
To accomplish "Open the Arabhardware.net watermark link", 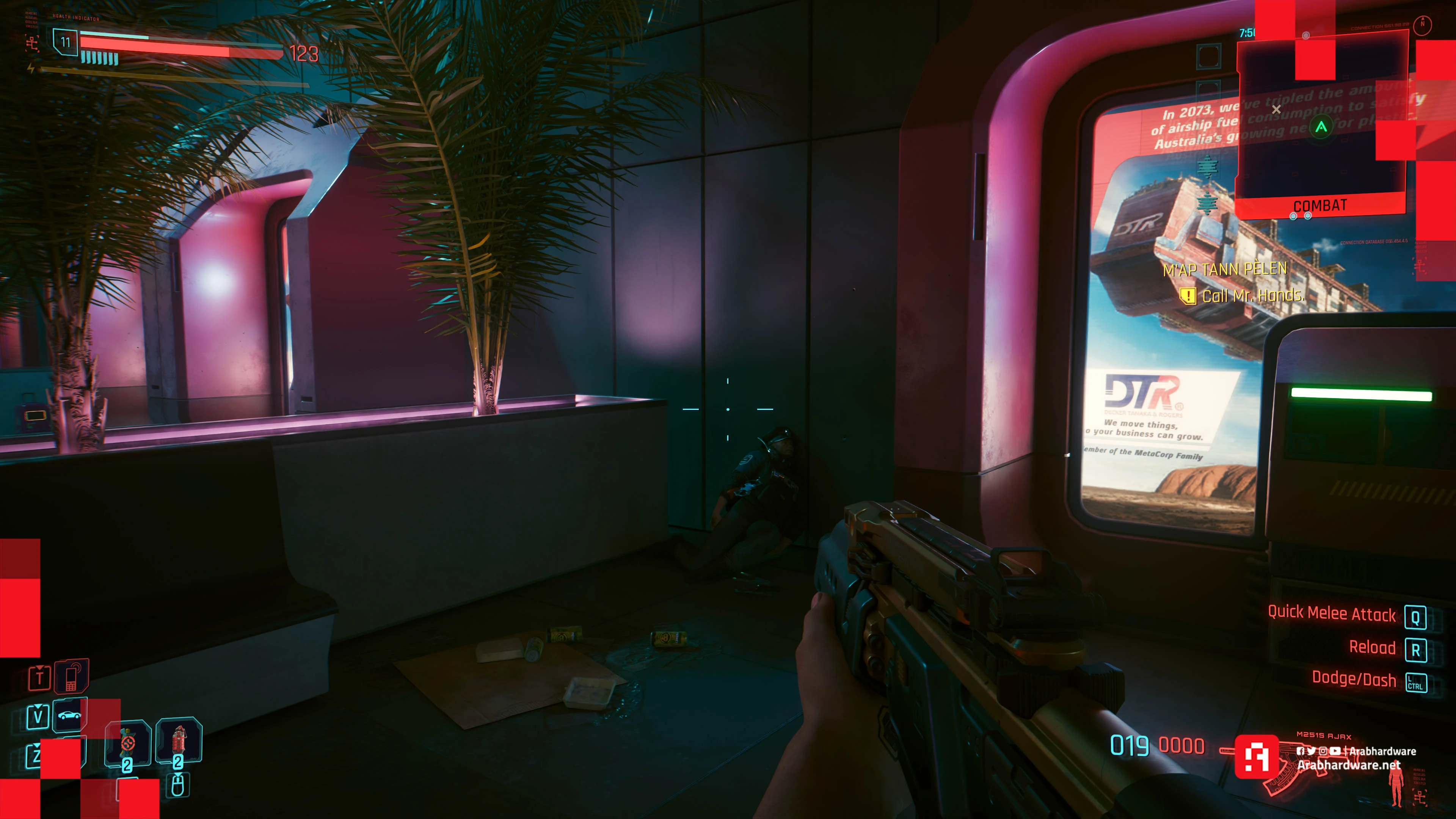I will tap(1349, 765).
